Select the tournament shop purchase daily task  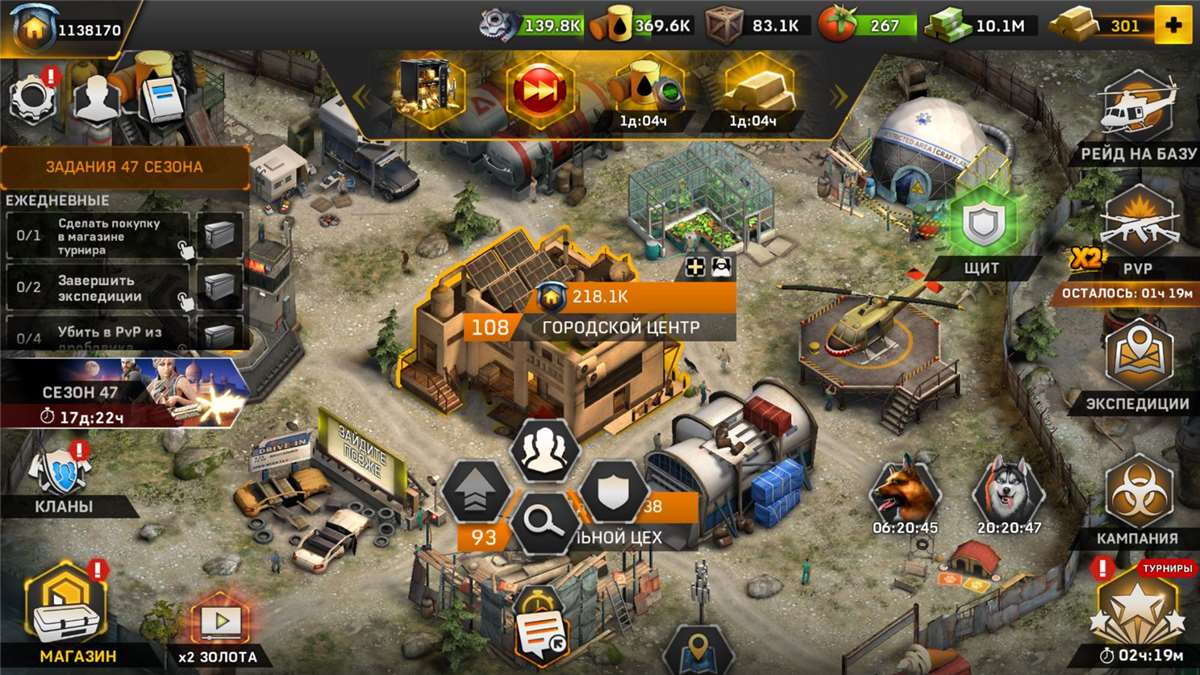pos(98,237)
